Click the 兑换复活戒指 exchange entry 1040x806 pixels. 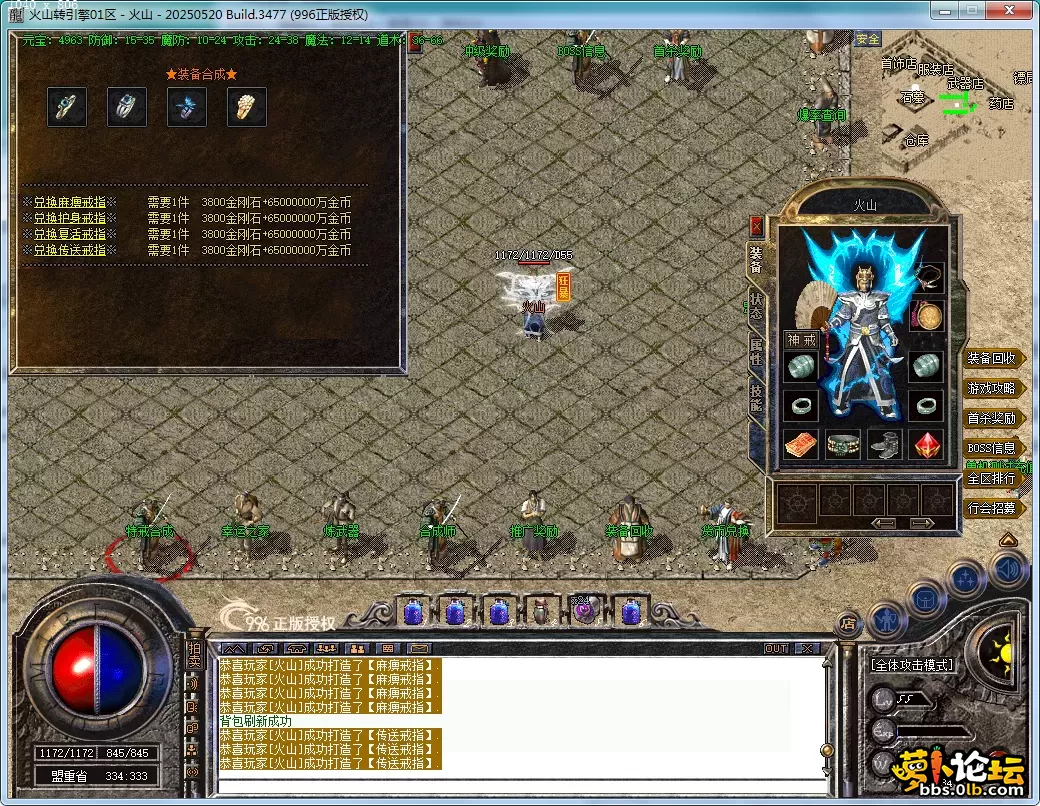[69, 234]
